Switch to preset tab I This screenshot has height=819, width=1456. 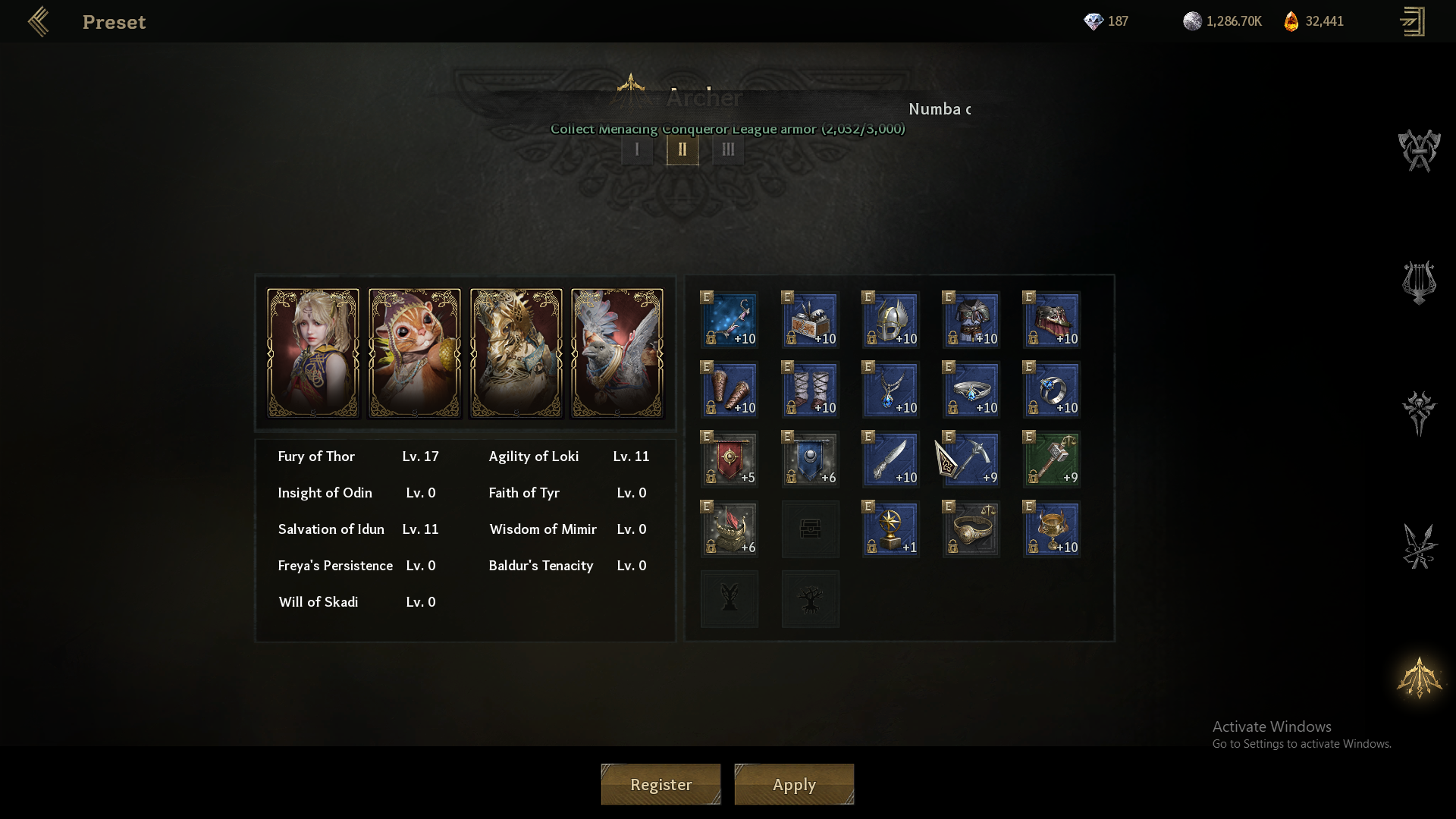(637, 149)
